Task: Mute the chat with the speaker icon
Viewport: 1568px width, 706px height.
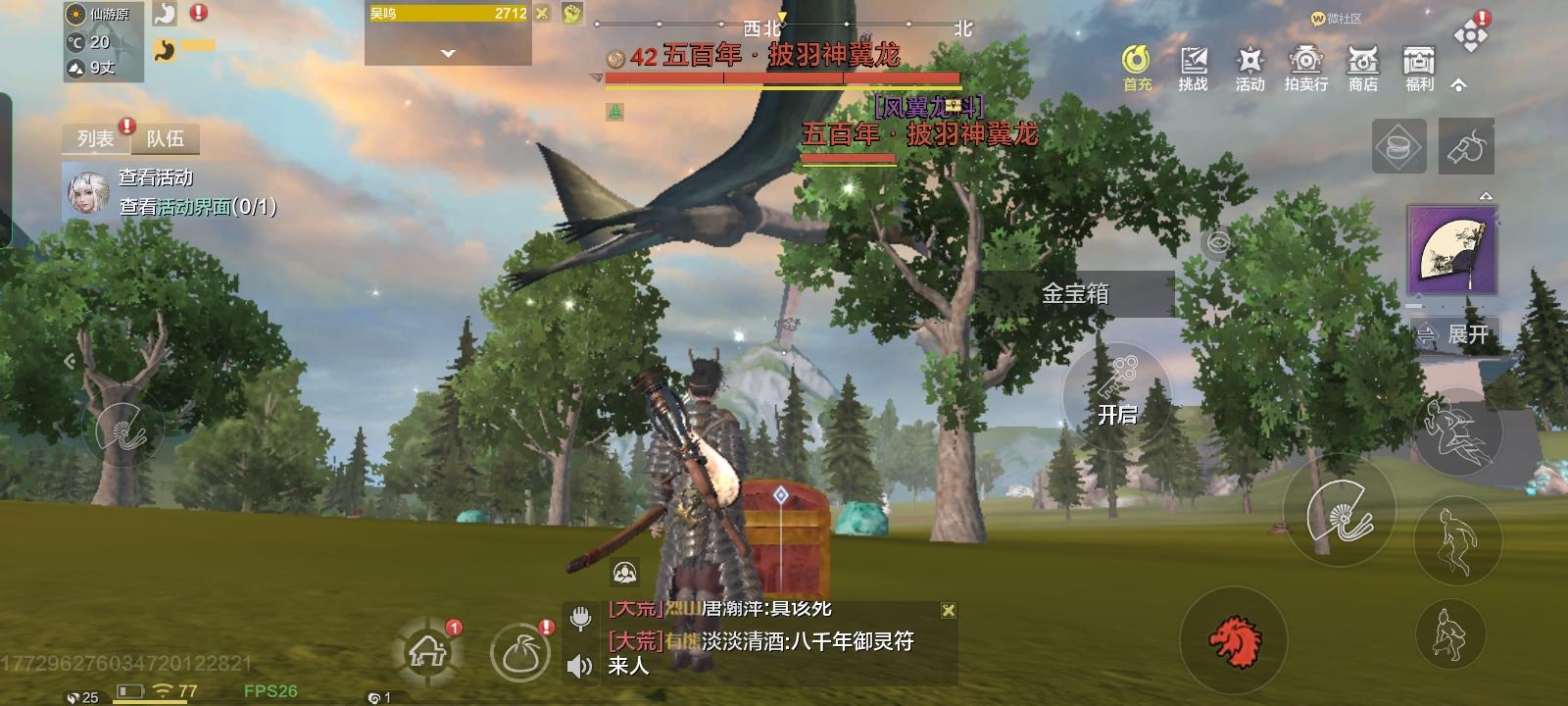Action: click(577, 663)
